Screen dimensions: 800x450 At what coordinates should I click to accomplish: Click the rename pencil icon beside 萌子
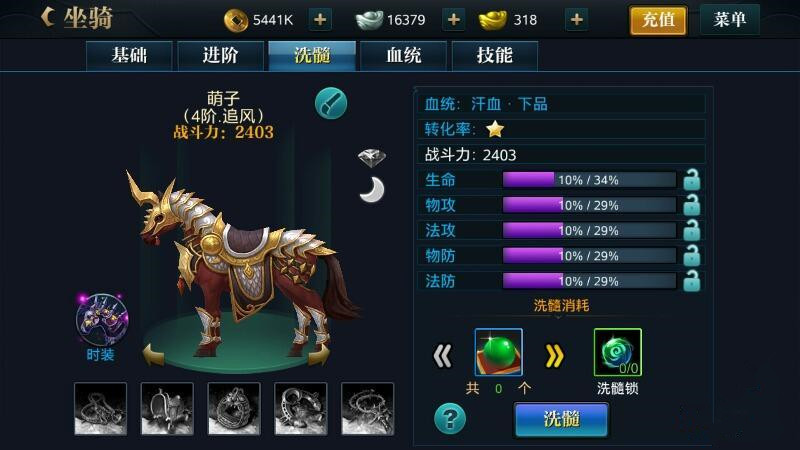[x=331, y=102]
